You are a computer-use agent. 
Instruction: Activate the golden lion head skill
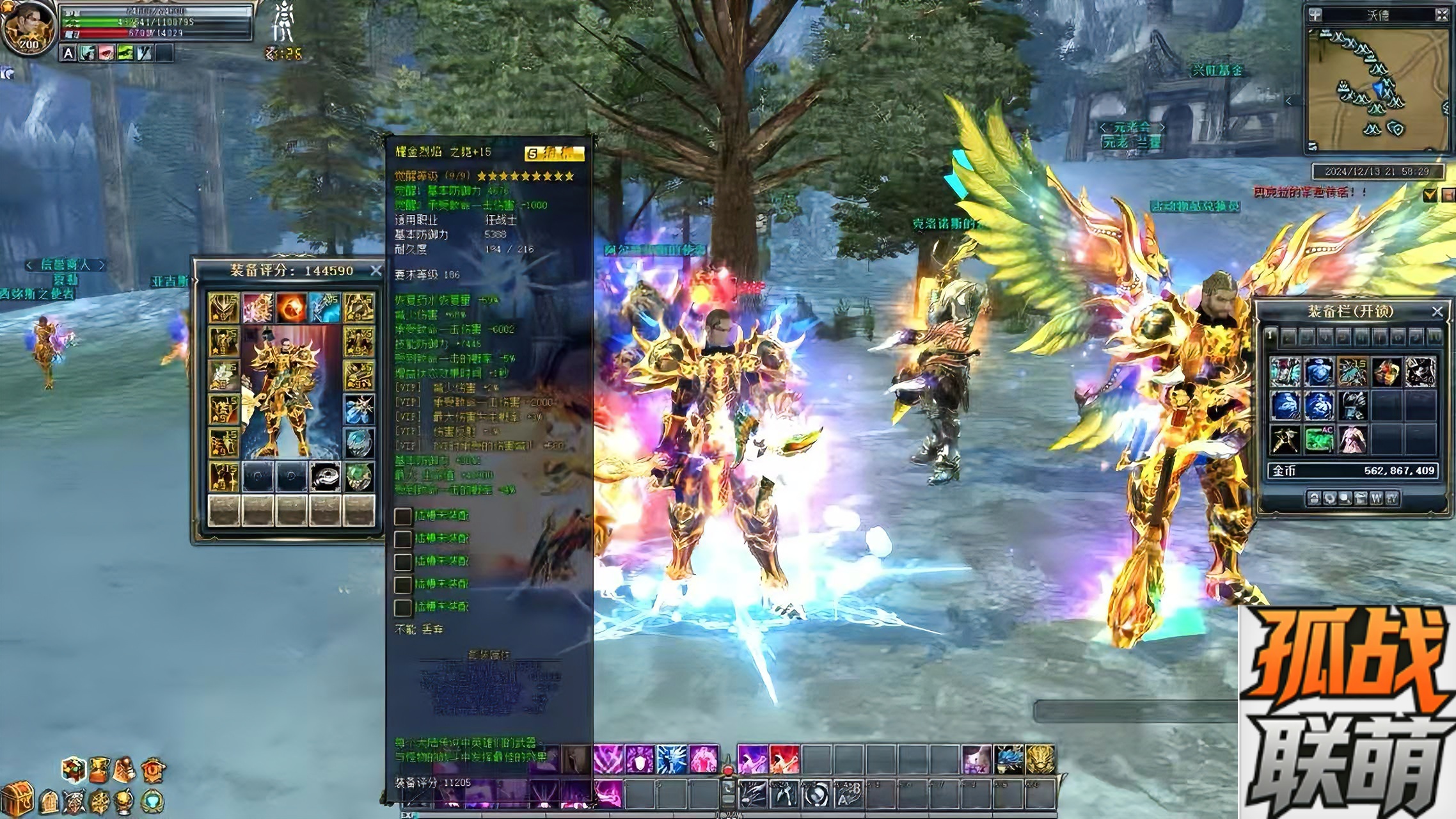point(1040,759)
